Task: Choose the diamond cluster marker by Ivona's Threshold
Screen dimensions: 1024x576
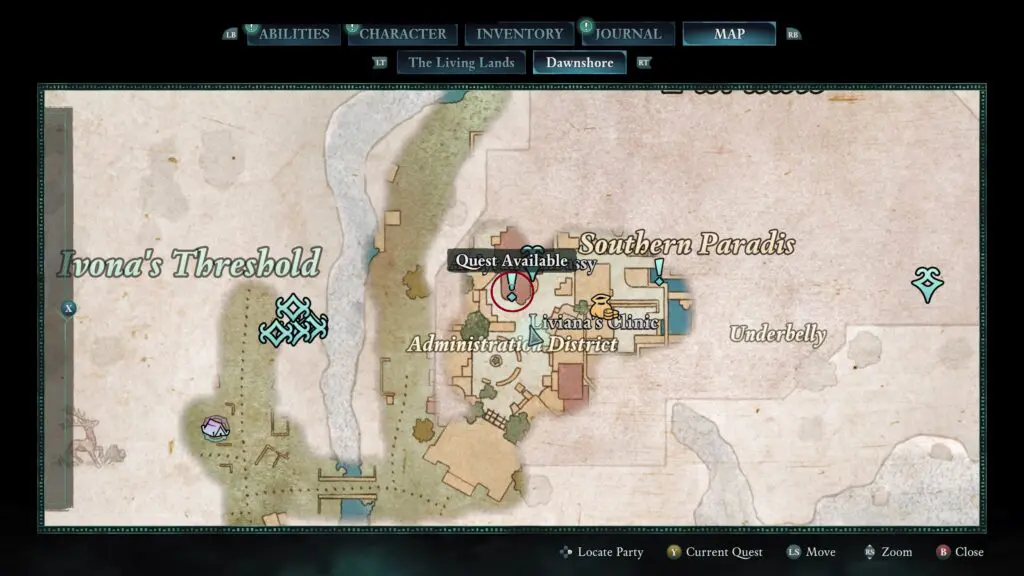Action: coord(293,321)
